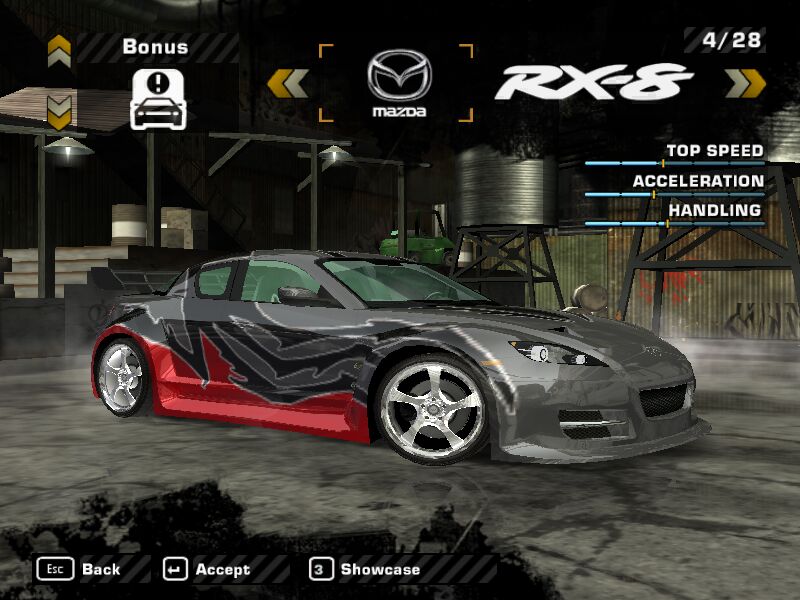Viewport: 800px width, 600px height.
Task: Go Back to the previous menu
Action: (79, 569)
